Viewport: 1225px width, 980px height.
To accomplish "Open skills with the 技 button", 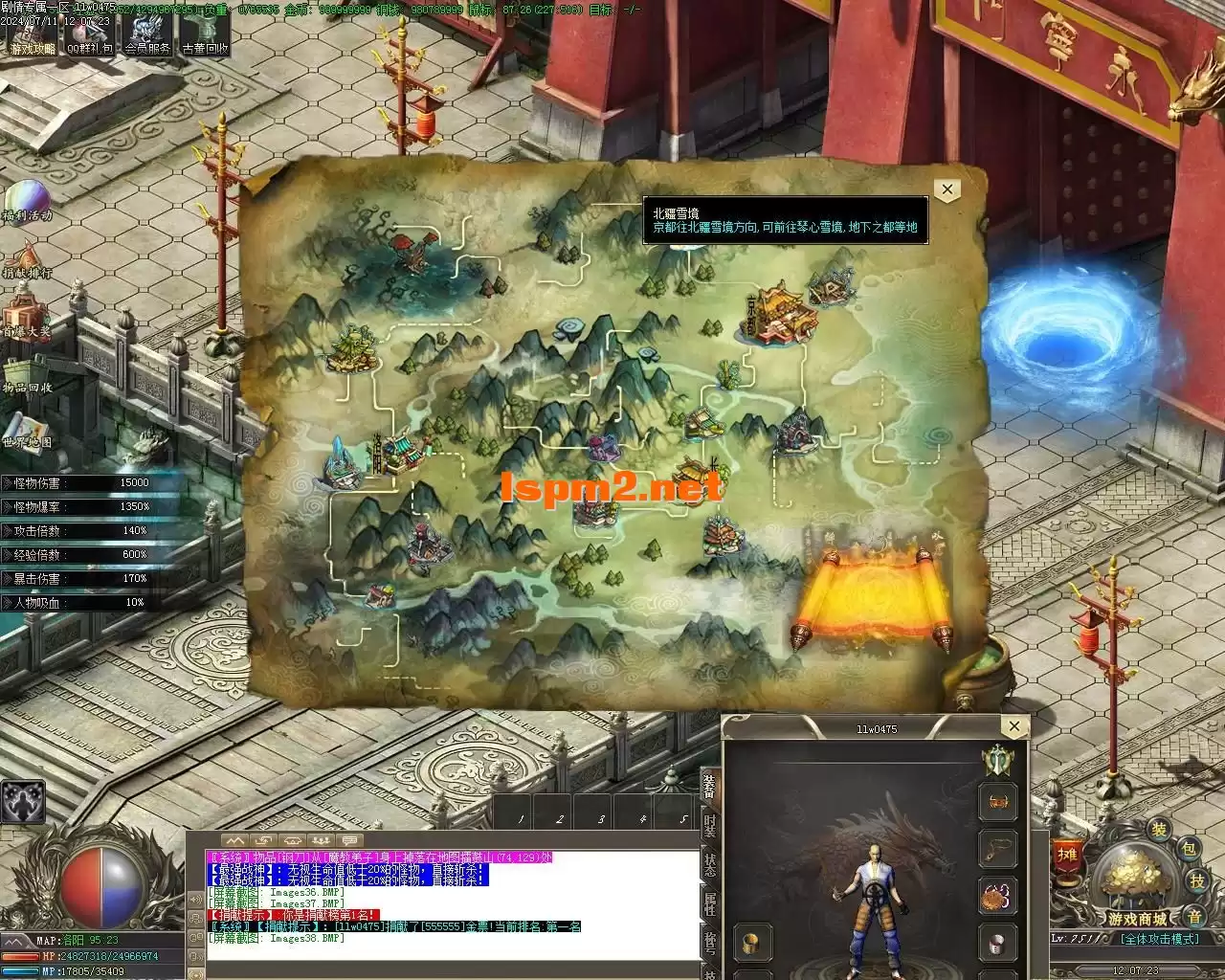I will (1196, 881).
